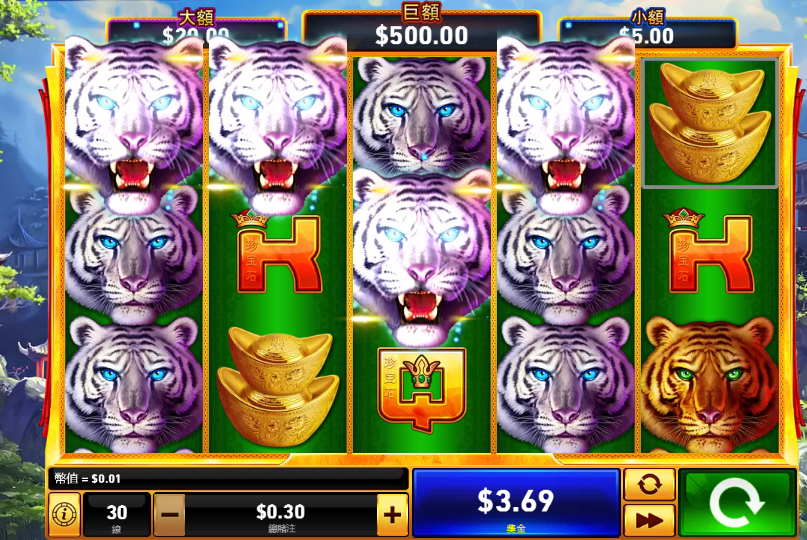The width and height of the screenshot is (807, 540).
Task: Spin the reels with the green button
Action: click(x=735, y=503)
